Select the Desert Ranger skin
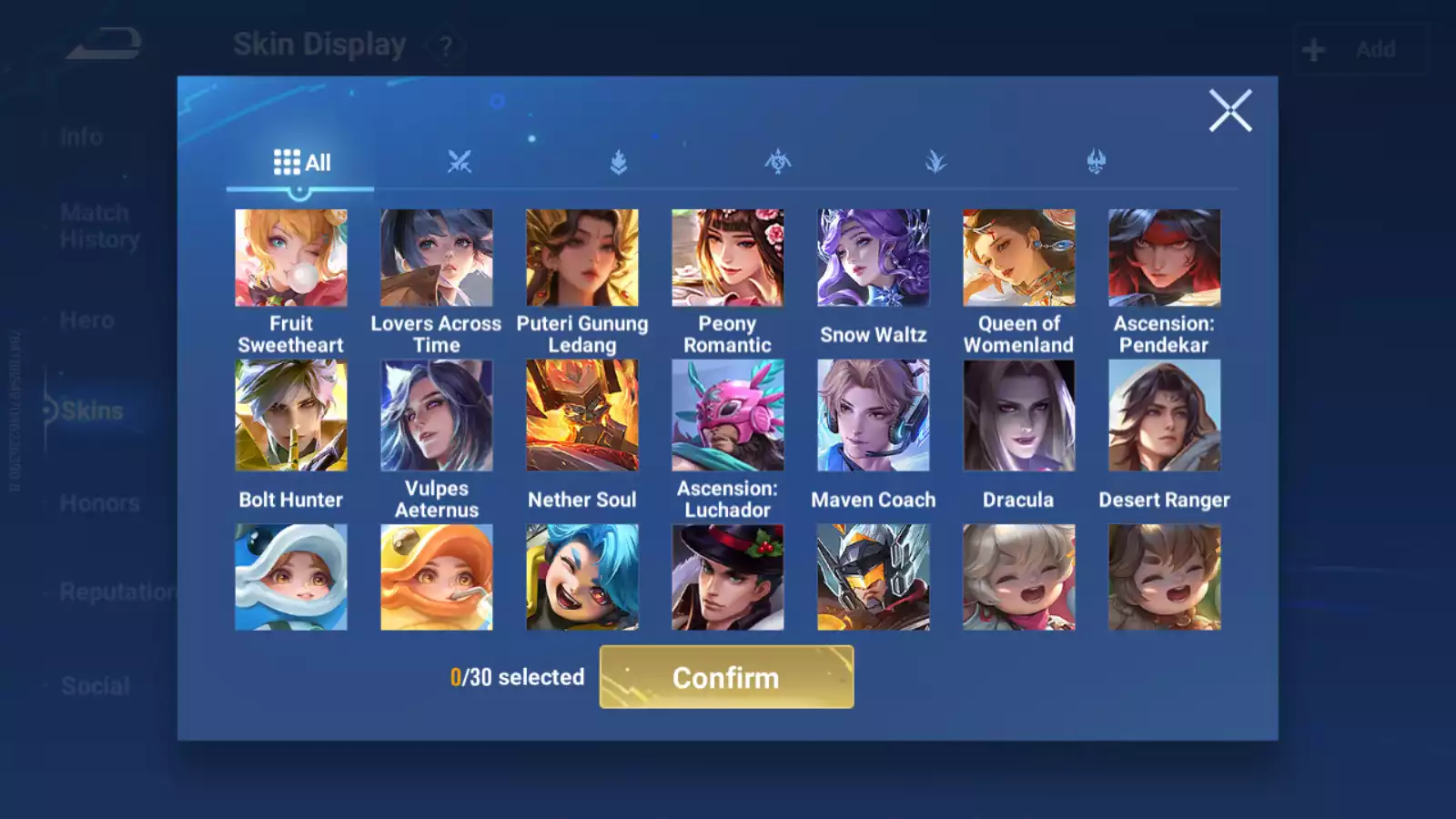This screenshot has width=1456, height=819. pyautogui.click(x=1164, y=415)
